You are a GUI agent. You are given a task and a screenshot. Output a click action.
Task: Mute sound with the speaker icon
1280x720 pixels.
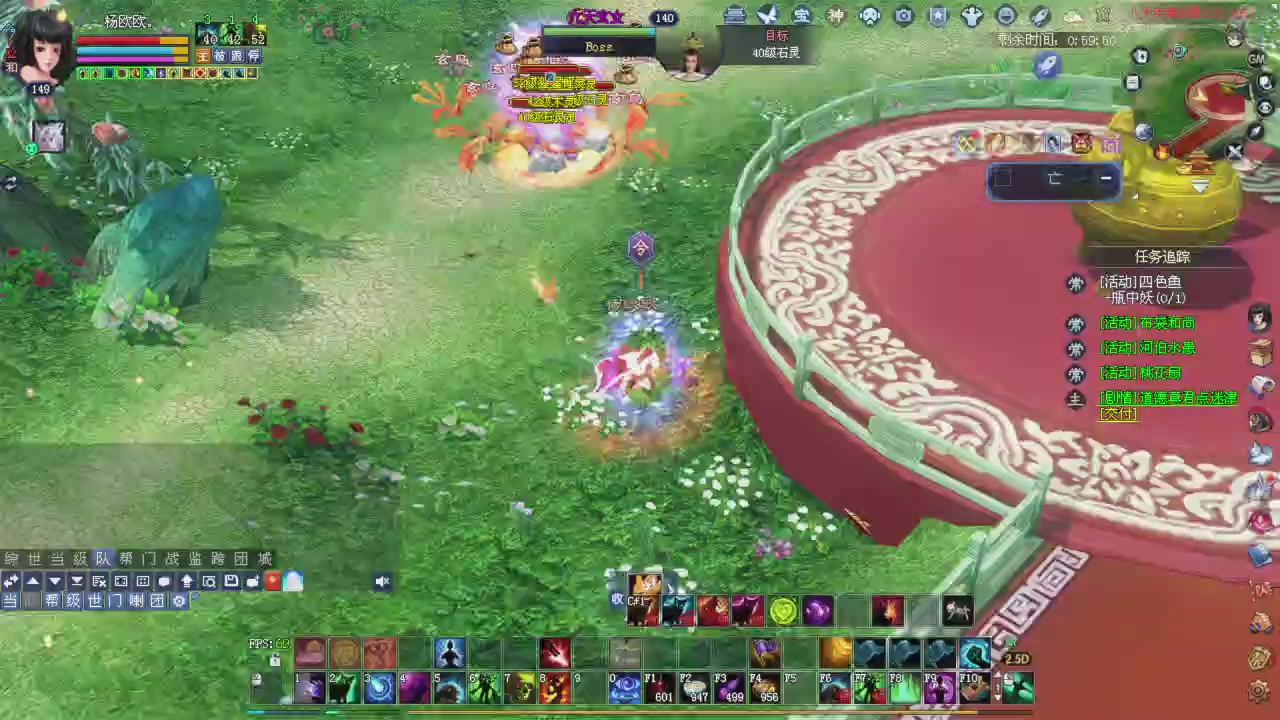tap(383, 582)
